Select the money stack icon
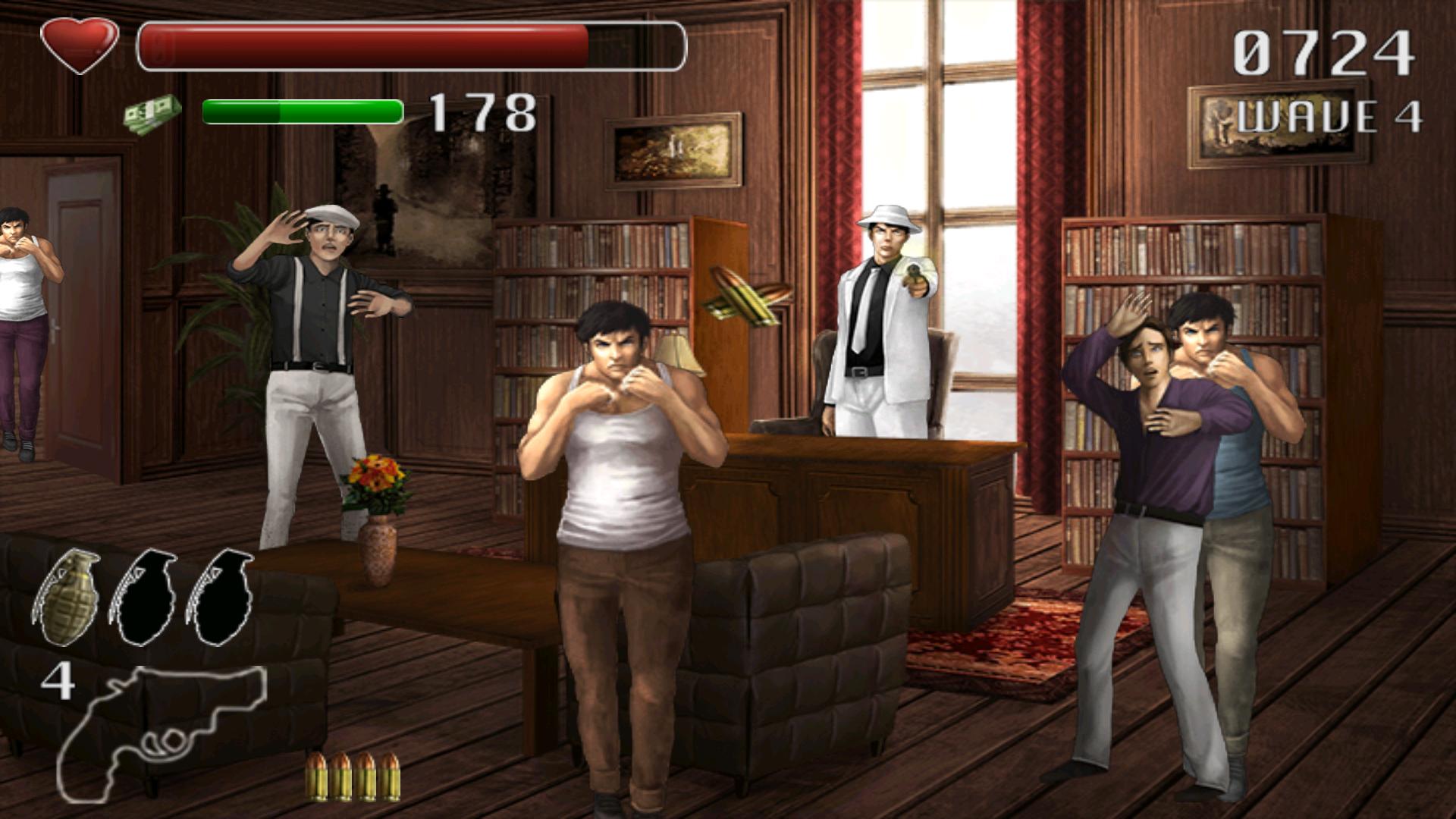The width and height of the screenshot is (1456, 819). [x=150, y=112]
